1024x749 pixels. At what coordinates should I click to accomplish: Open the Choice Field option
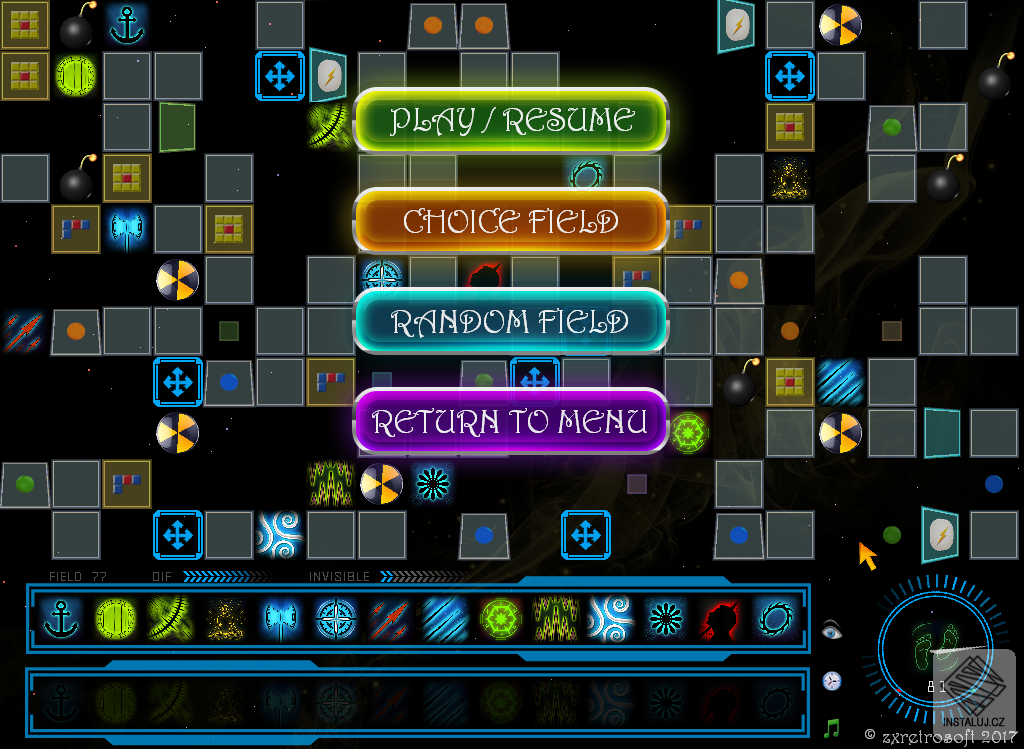click(511, 221)
